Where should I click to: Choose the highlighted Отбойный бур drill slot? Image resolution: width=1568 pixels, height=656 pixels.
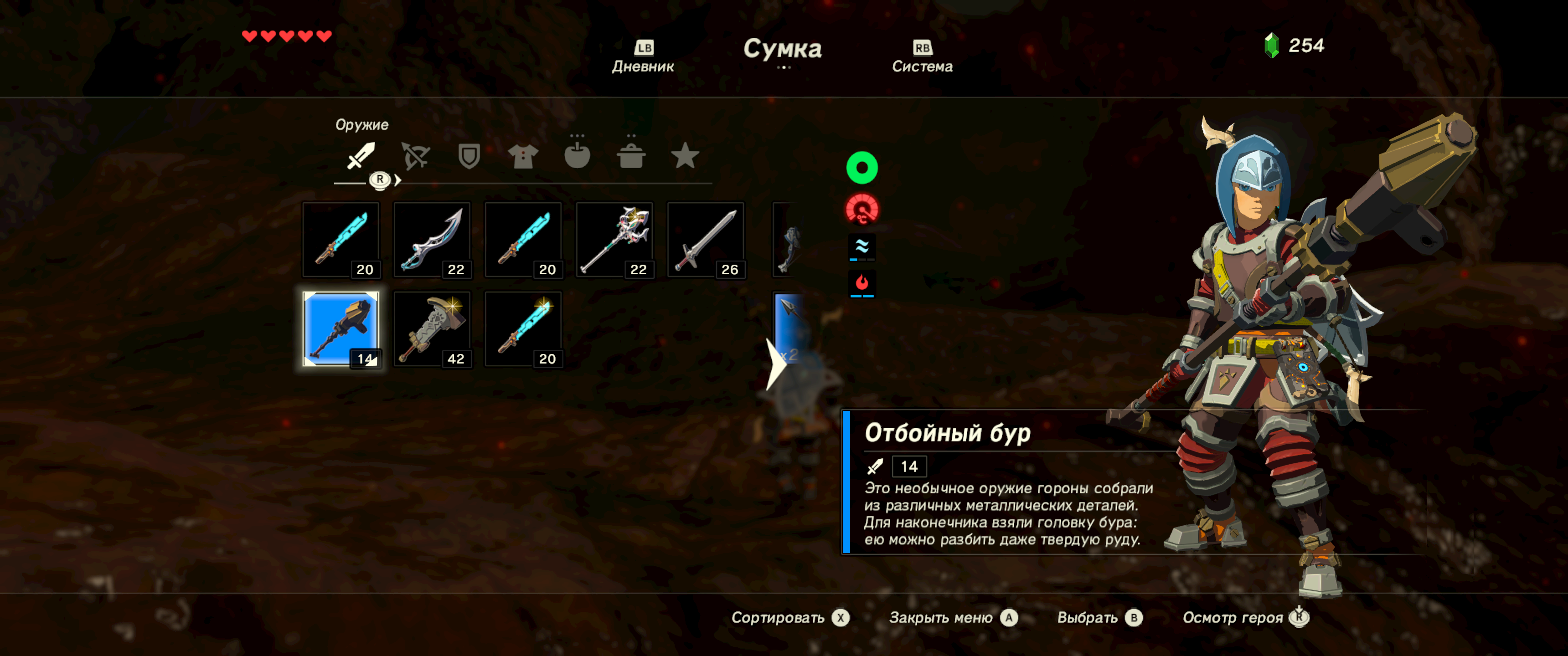[341, 329]
